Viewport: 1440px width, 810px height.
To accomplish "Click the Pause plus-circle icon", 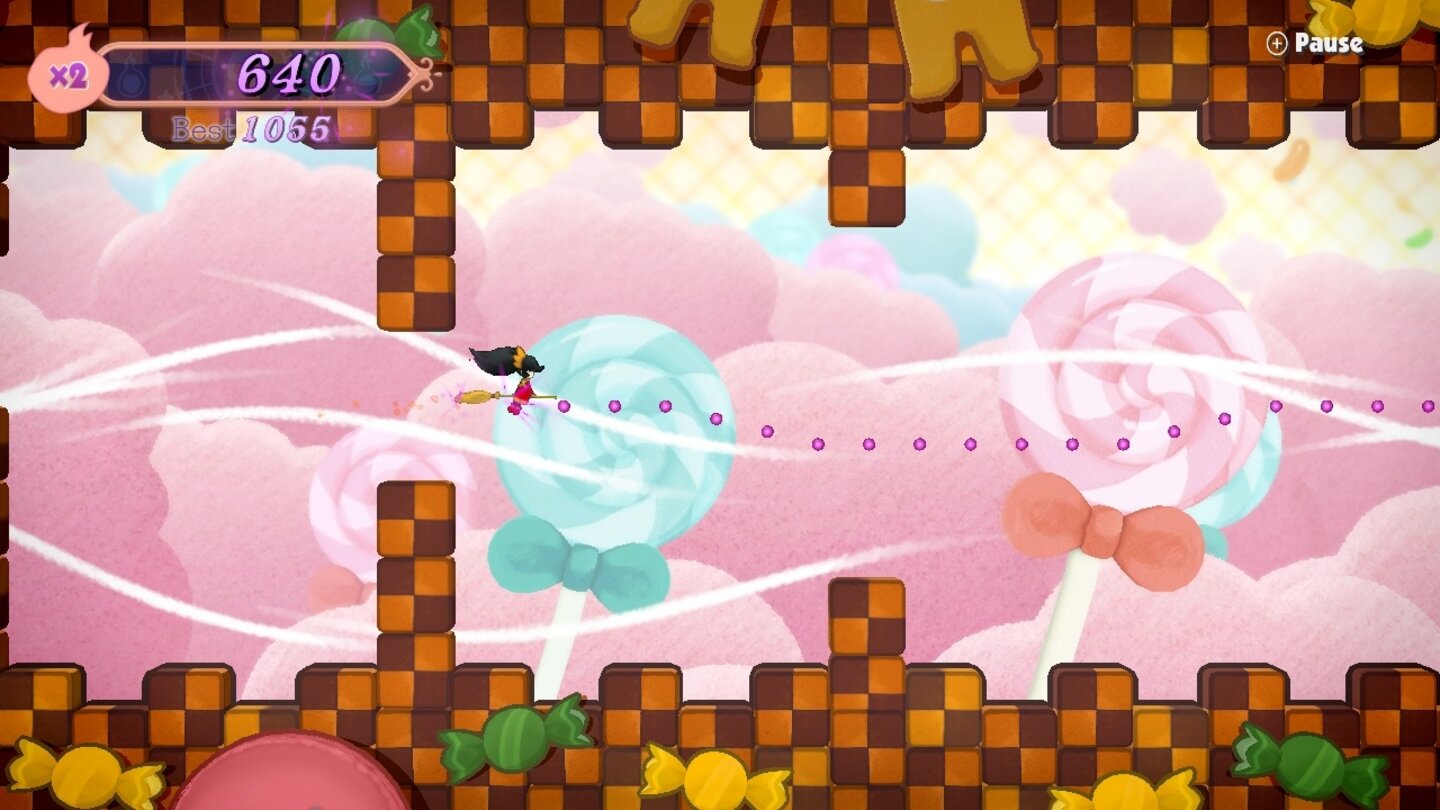I will coord(1277,44).
